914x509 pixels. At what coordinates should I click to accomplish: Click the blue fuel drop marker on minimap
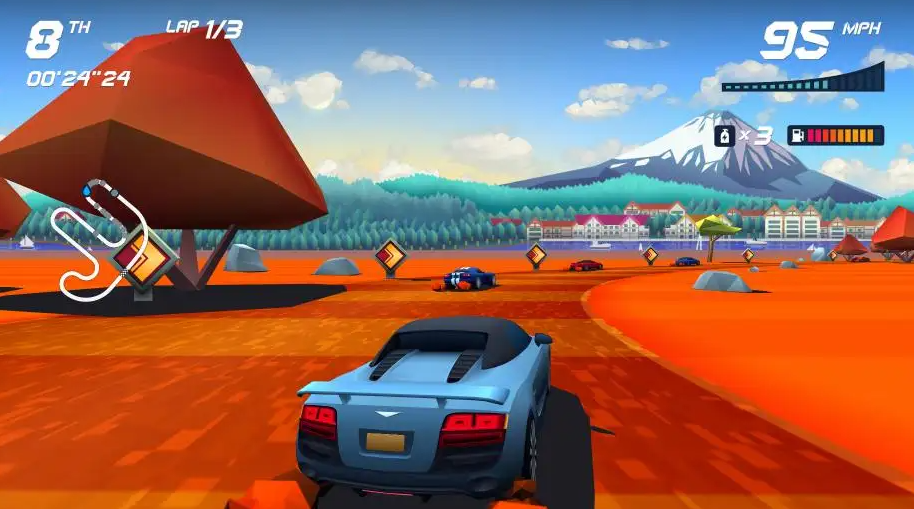coord(88,189)
